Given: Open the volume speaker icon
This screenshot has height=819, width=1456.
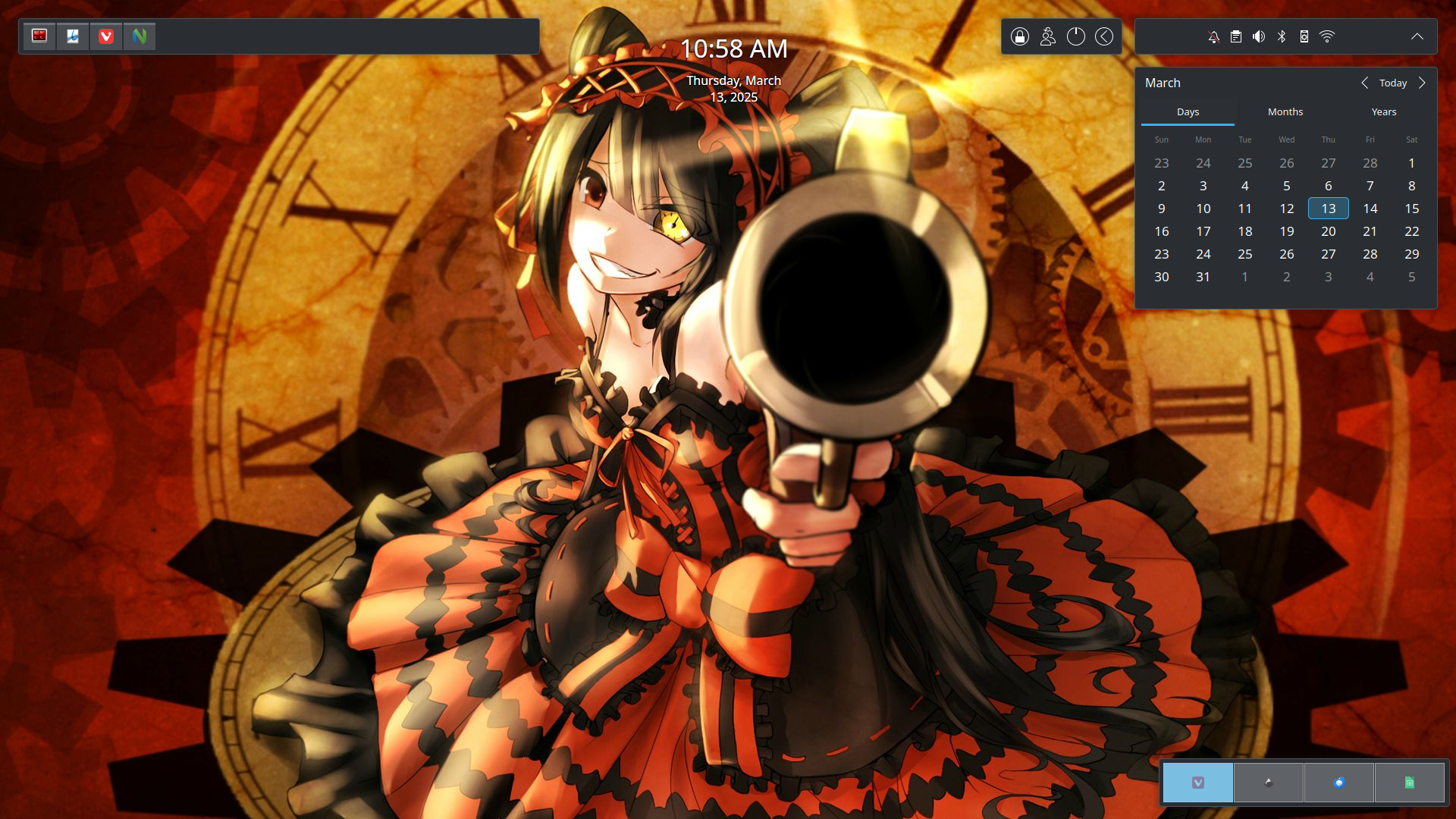Looking at the screenshot, I should tap(1259, 36).
